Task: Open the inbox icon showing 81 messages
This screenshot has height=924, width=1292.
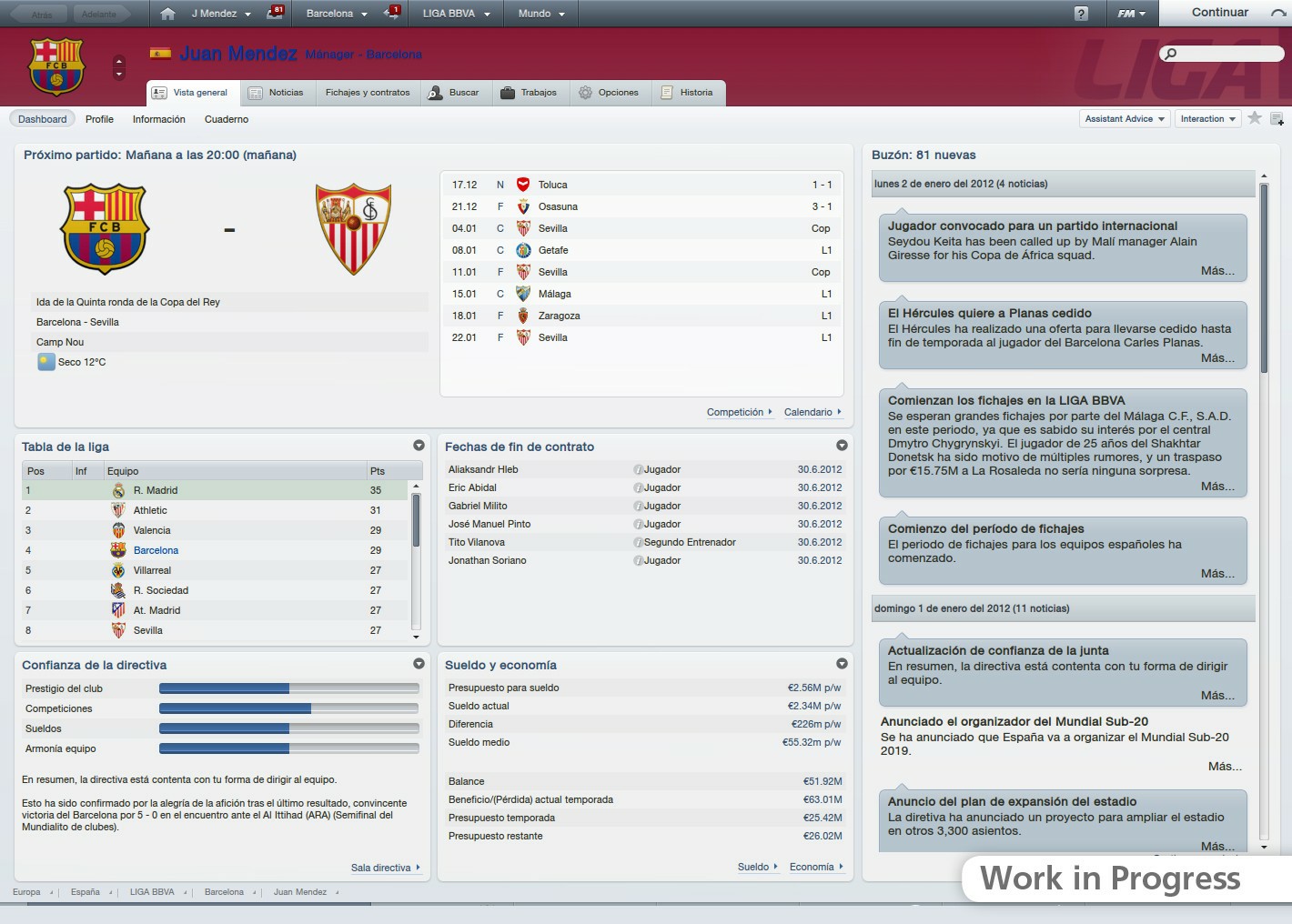Action: [x=275, y=13]
